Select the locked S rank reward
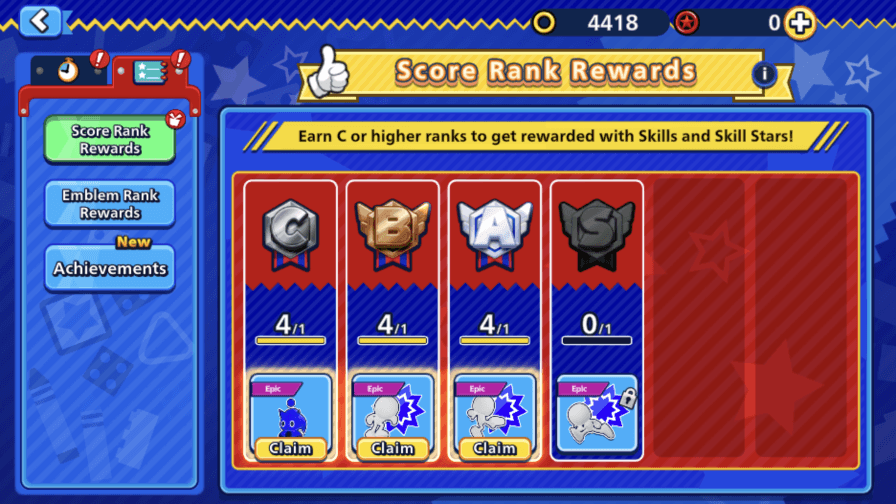896x504 pixels. coord(596,414)
